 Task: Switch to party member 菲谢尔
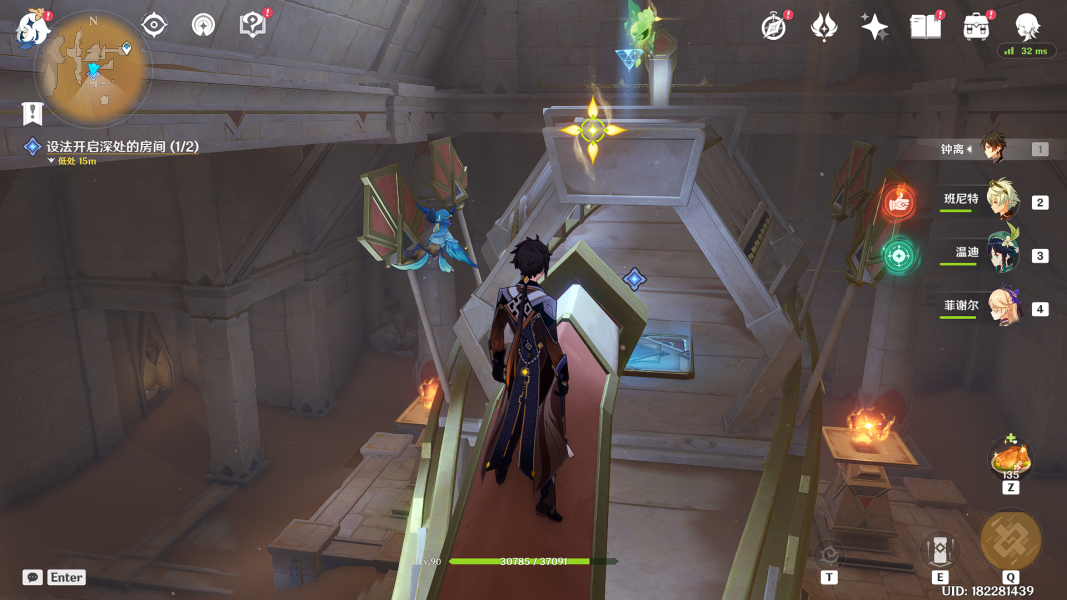point(1001,307)
